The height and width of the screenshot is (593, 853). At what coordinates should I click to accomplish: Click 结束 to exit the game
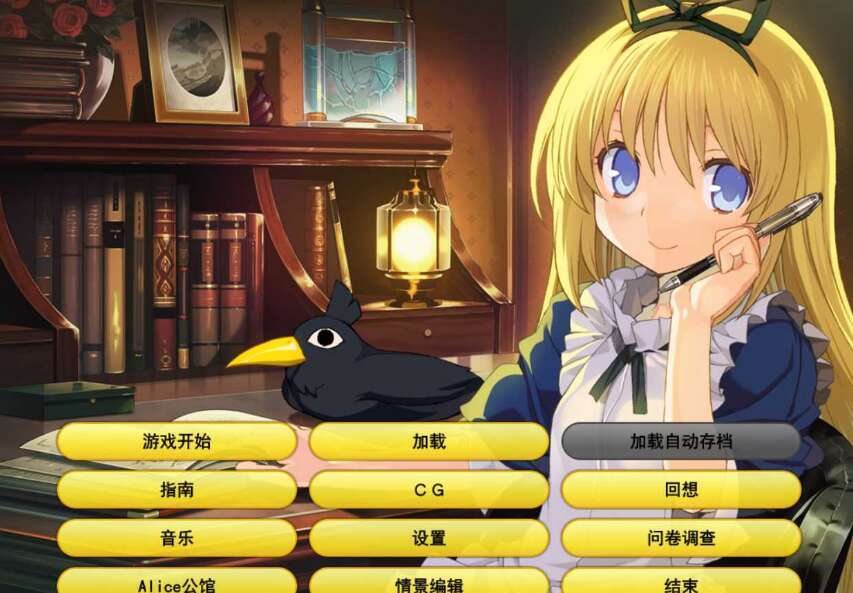point(681,582)
